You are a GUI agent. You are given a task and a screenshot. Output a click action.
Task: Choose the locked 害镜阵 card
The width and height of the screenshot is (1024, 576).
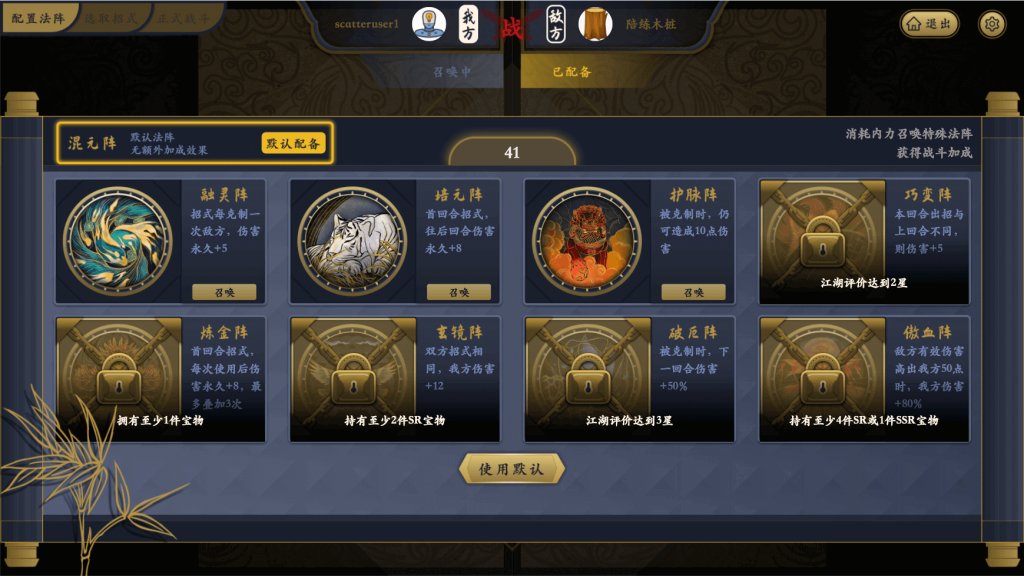(x=395, y=379)
